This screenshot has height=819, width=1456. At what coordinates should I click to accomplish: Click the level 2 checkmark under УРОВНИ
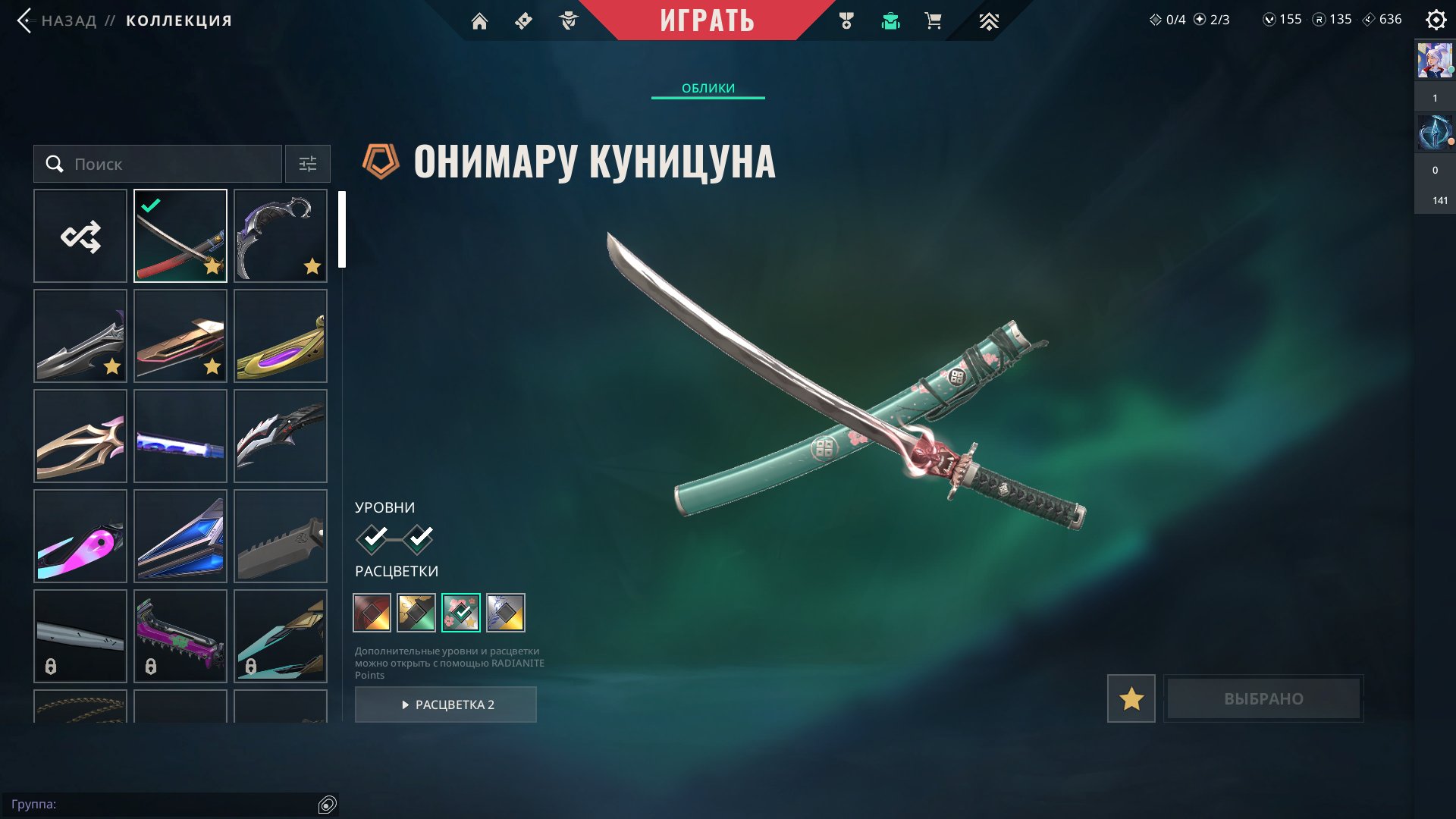[420, 538]
